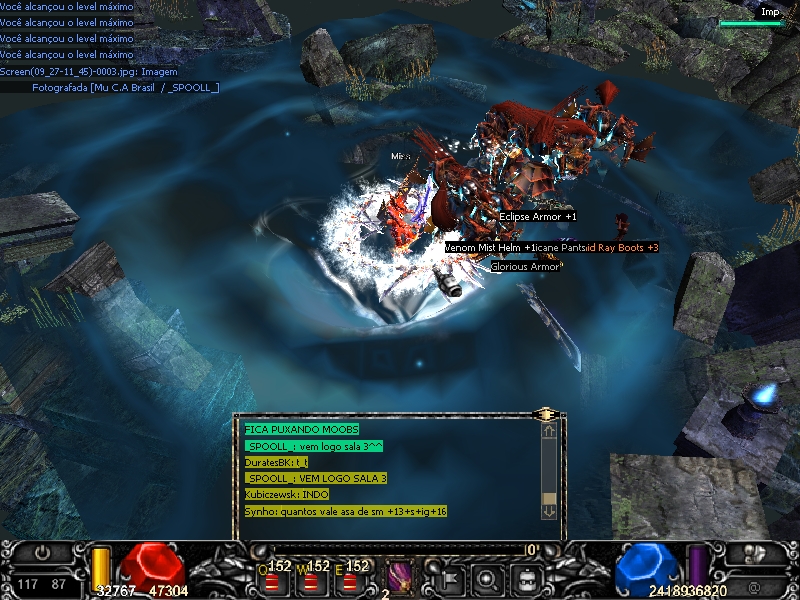This screenshot has width=800, height=600.
Task: Click the chat window scroll-down arrow
Action: click(x=548, y=510)
